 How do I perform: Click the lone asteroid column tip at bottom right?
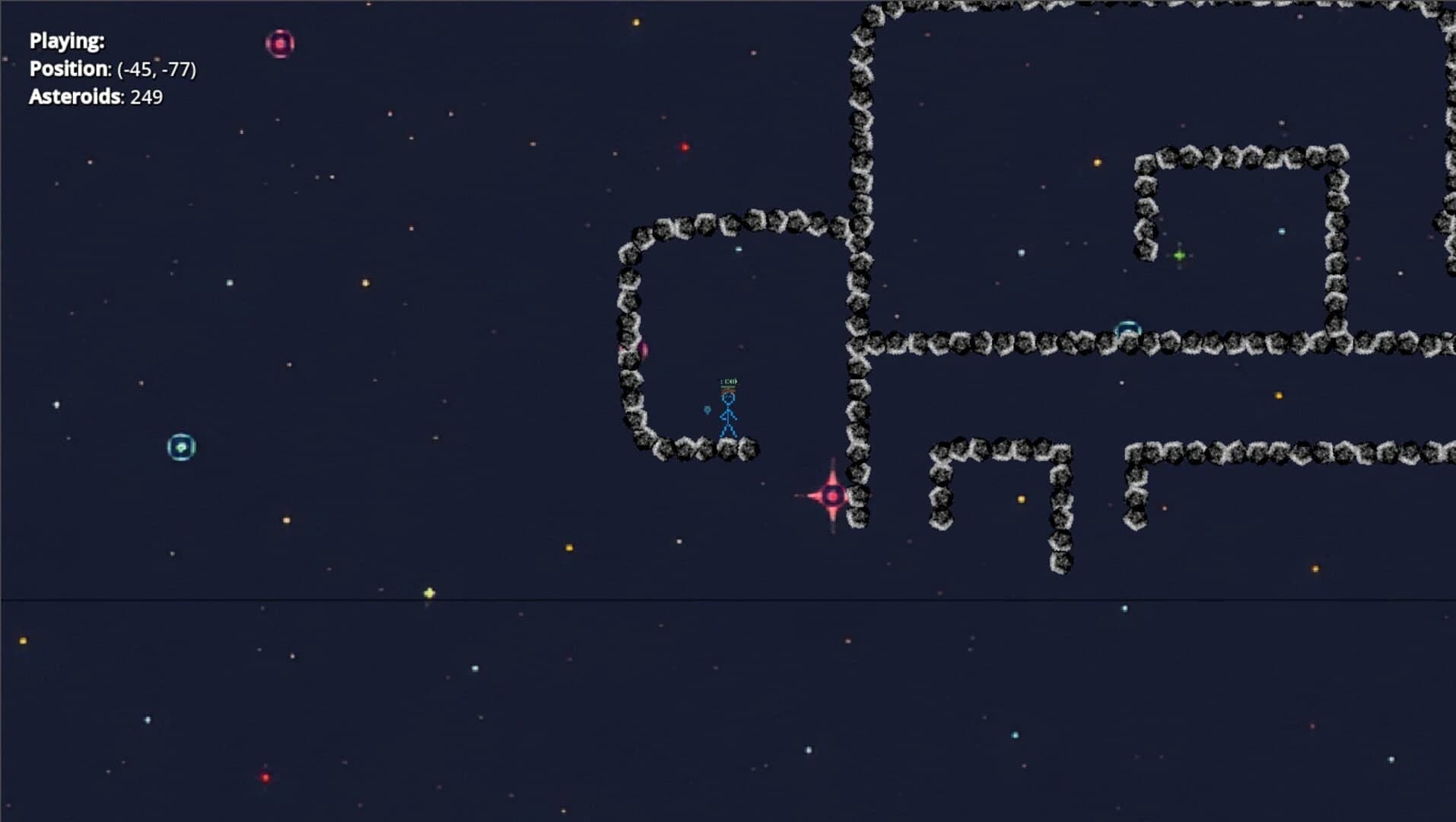(1062, 565)
